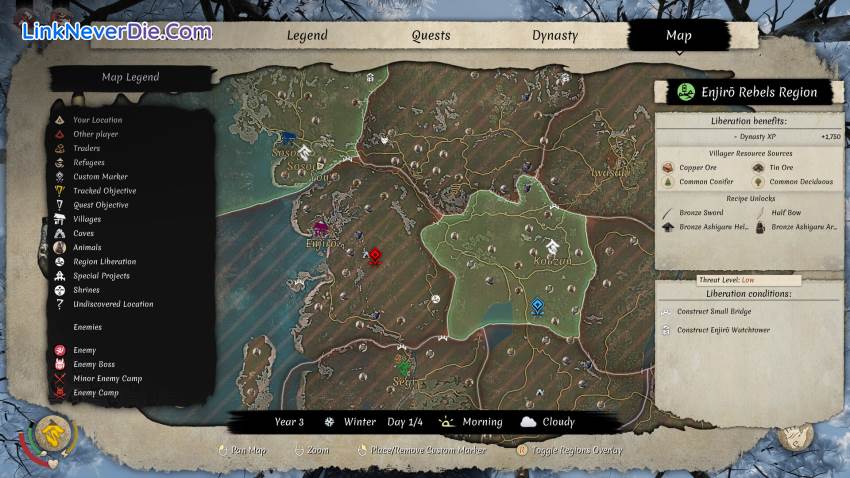Screen dimensions: 850x478
Task: Choose the Minor Enemy Camp legend entry
Action: pos(107,379)
